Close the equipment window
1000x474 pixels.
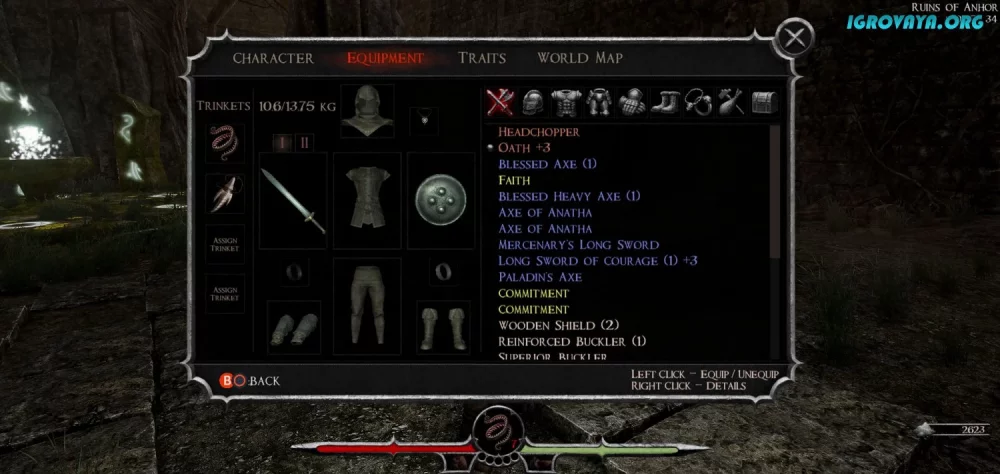click(794, 39)
